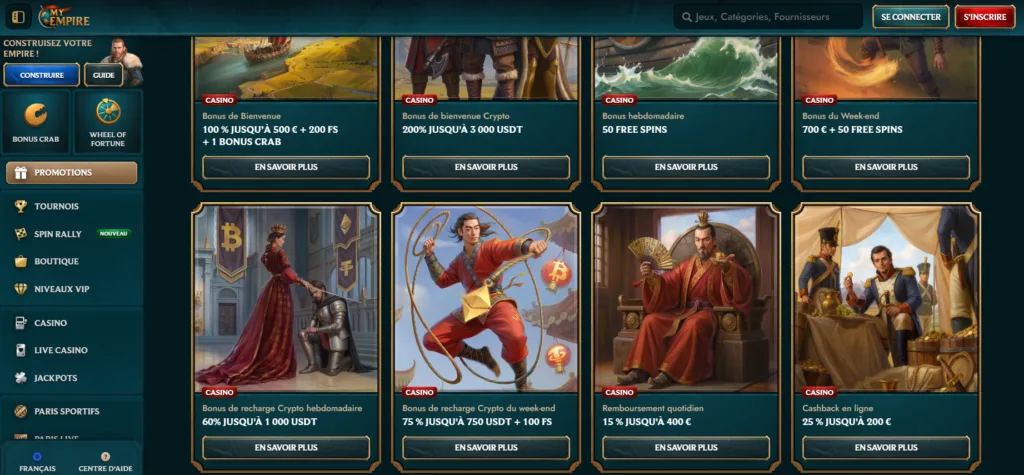Toggle the sidebar collapse icon
The width and height of the screenshot is (1024, 475).
(18, 17)
